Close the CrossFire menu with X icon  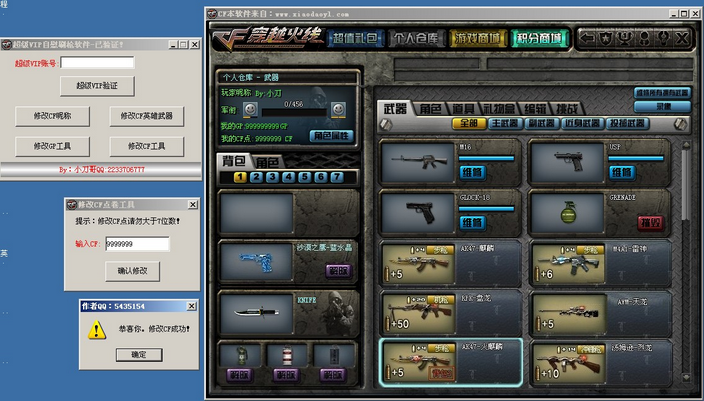click(x=681, y=38)
